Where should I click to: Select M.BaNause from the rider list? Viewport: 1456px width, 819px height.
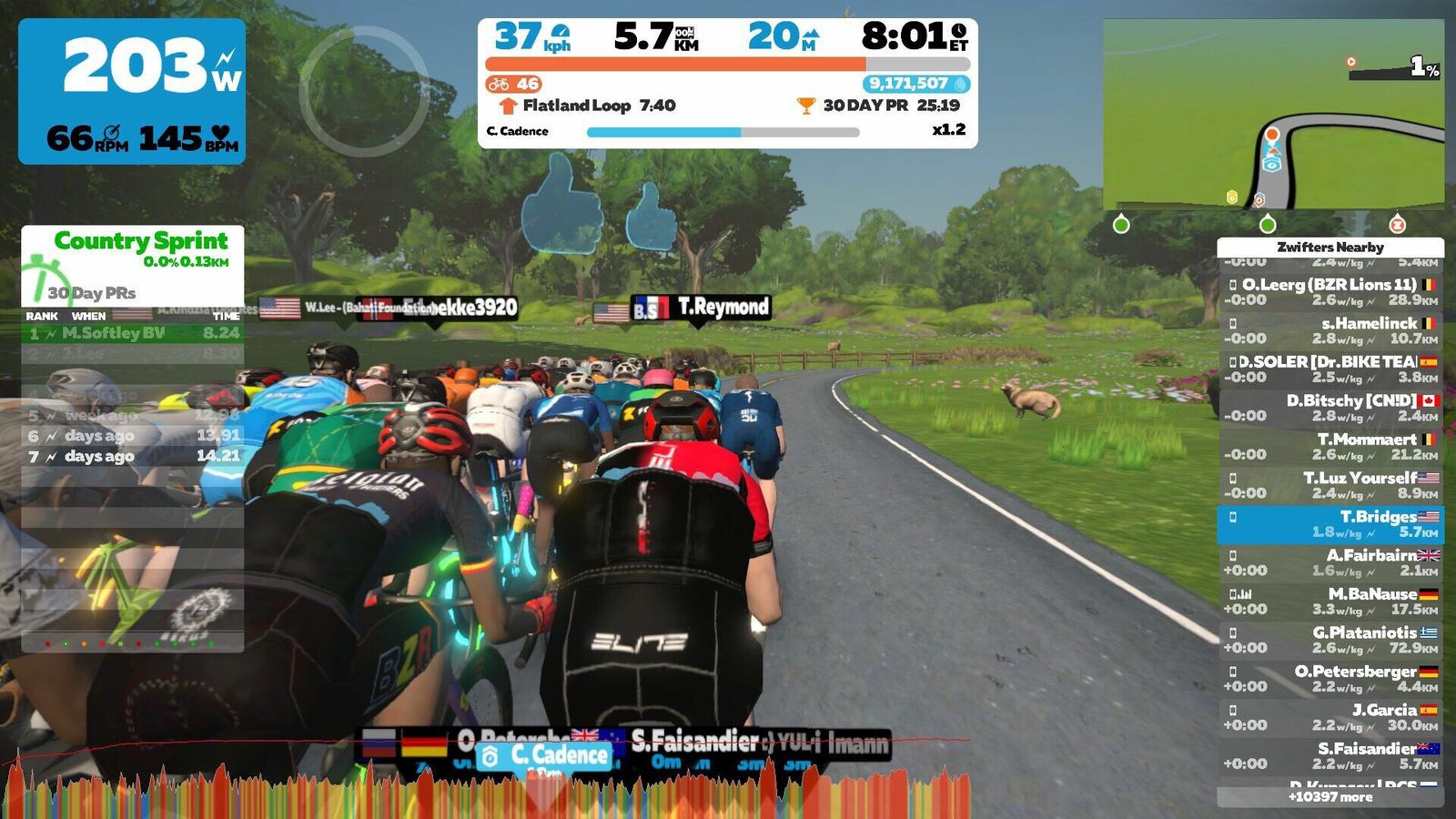pos(1330,602)
